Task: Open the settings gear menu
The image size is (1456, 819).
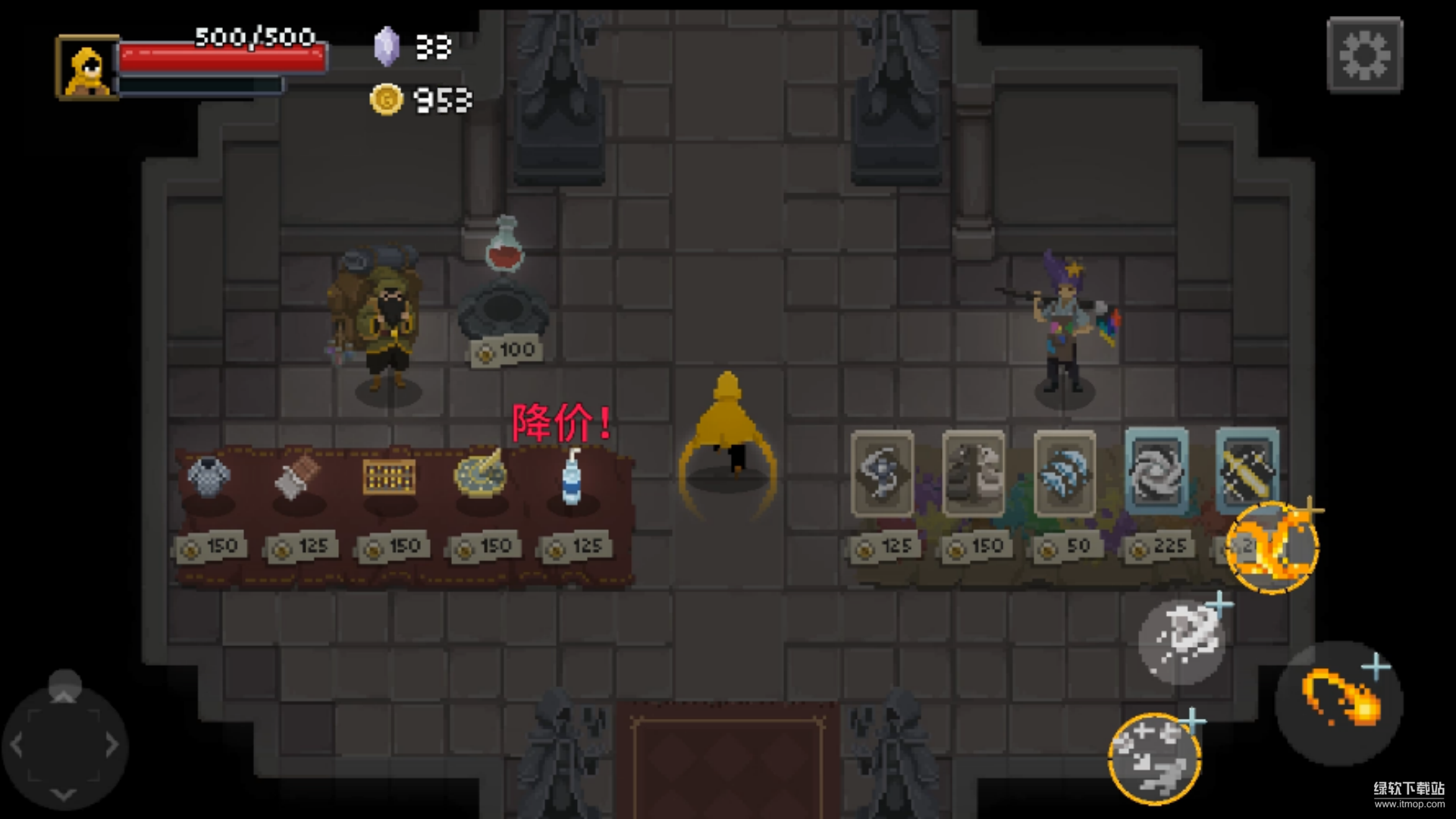Action: (x=1364, y=55)
